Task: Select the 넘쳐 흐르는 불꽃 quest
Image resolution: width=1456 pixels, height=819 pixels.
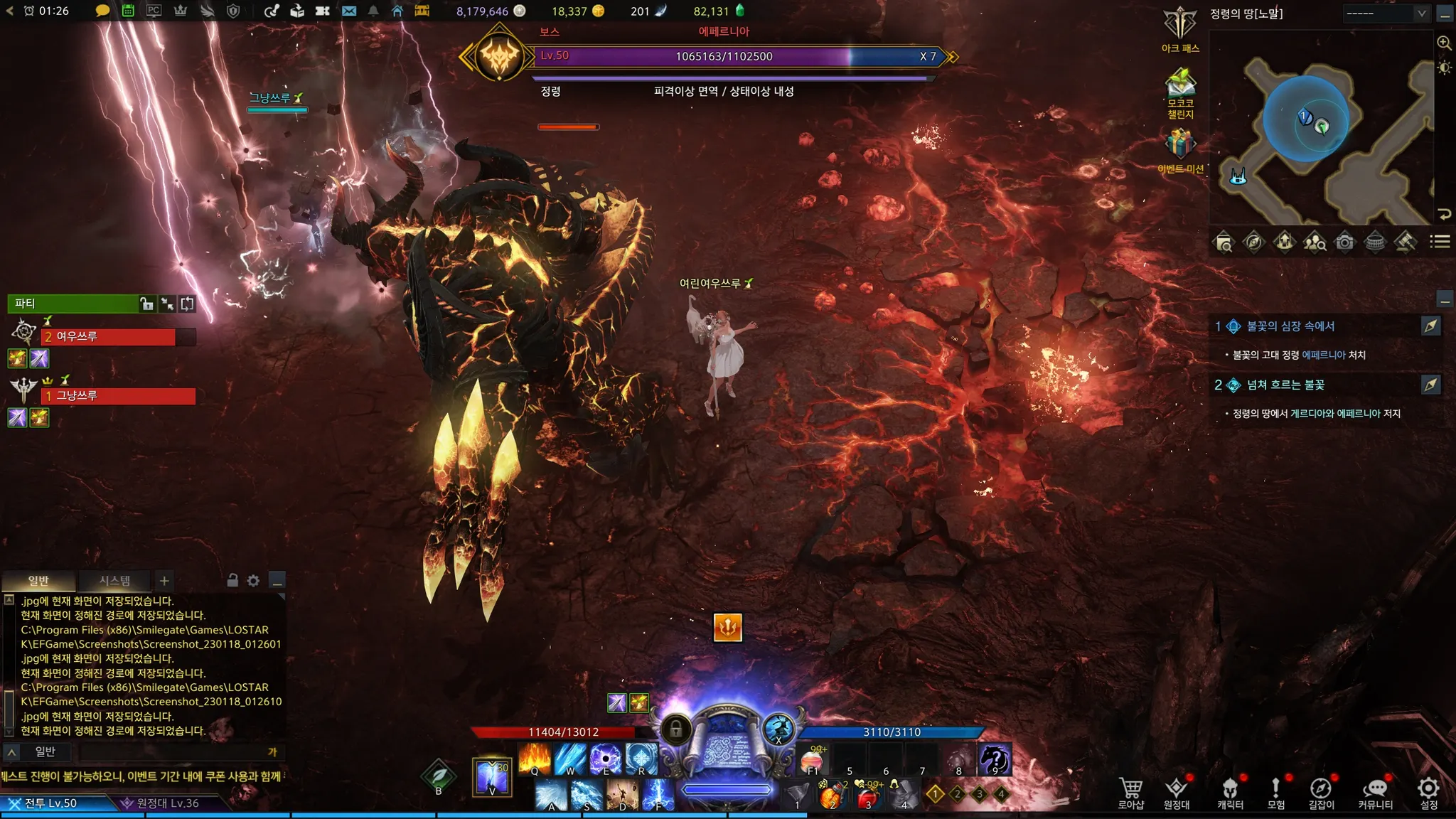Action: pyautogui.click(x=1285, y=385)
